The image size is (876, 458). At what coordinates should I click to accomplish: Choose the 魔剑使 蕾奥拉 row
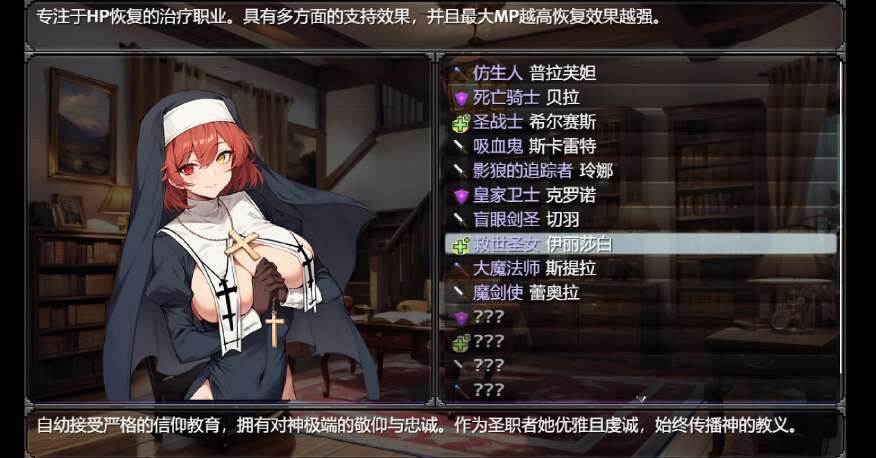pos(526,293)
